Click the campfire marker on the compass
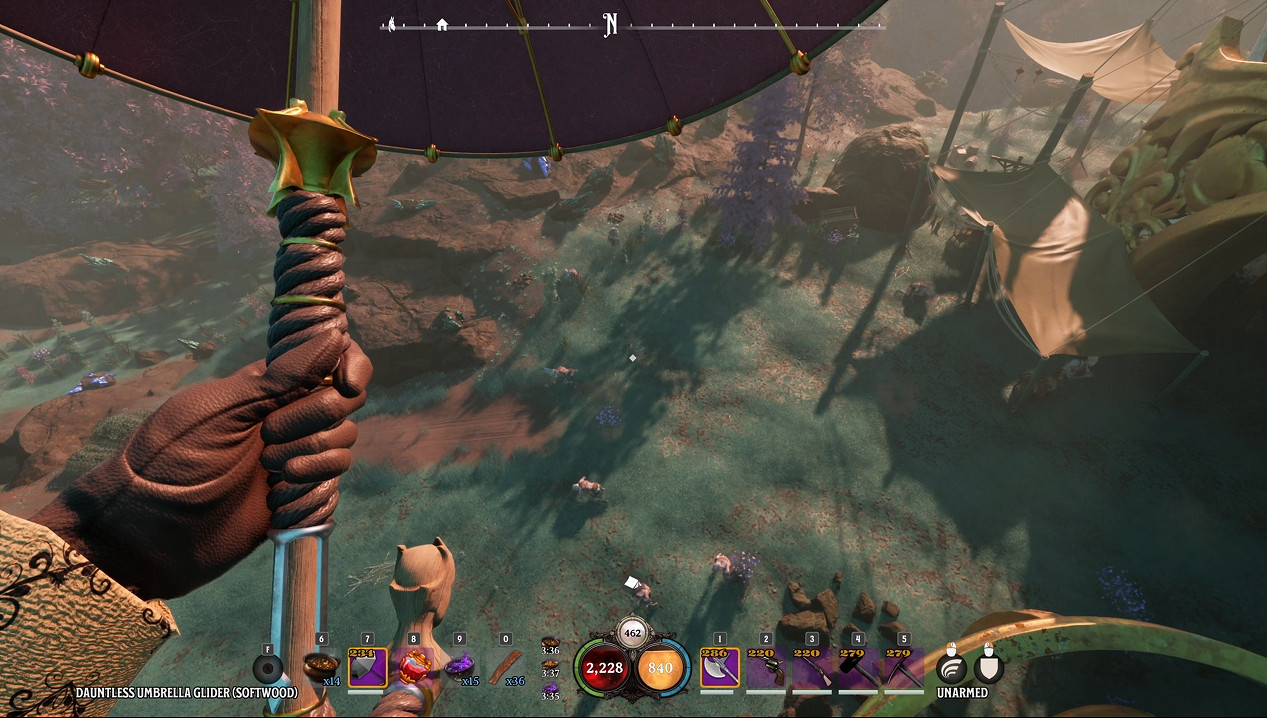This screenshot has height=718, width=1267. tap(392, 25)
